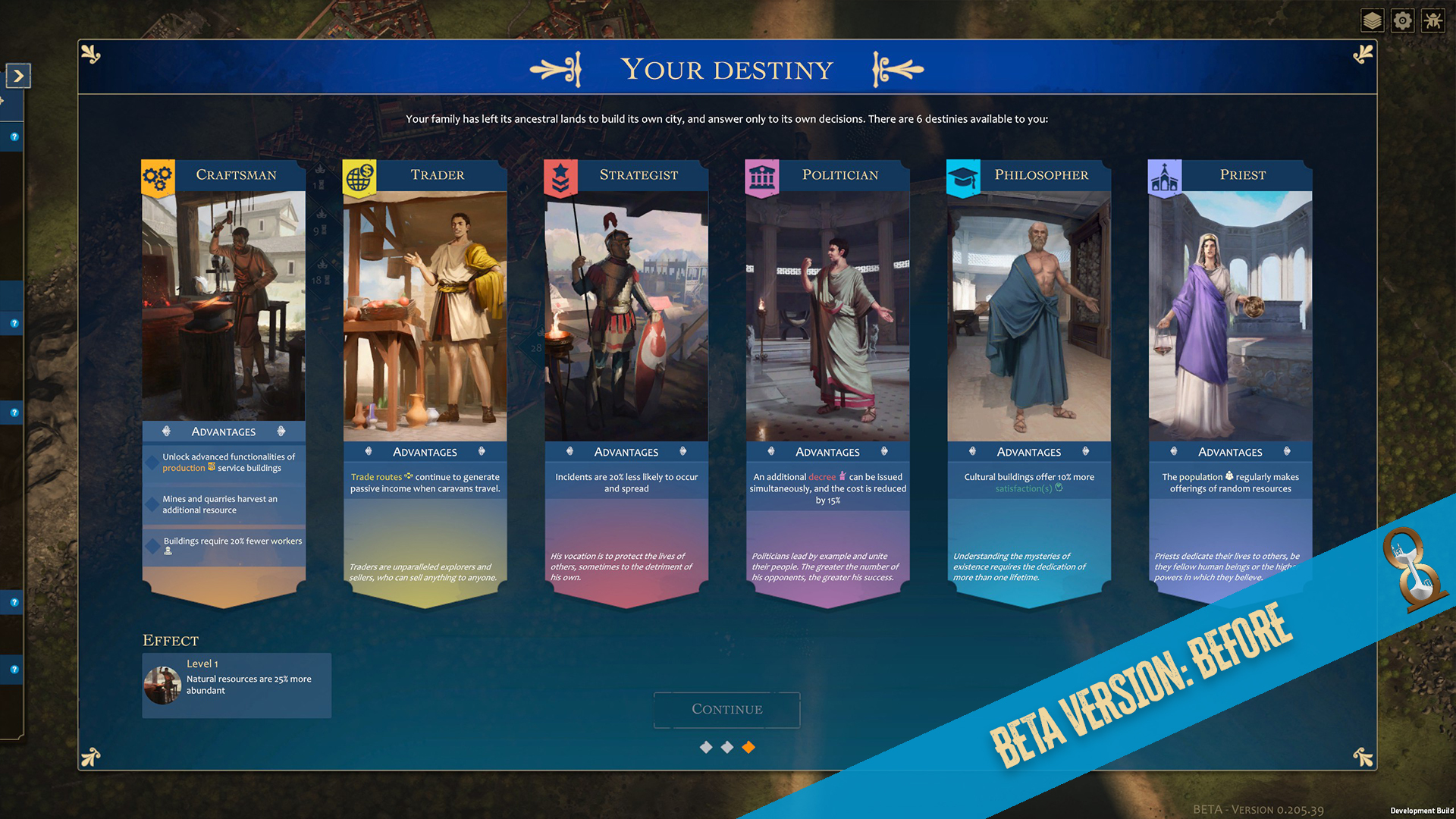Click the Politician forum emblem
1456x819 pixels.
tap(761, 175)
